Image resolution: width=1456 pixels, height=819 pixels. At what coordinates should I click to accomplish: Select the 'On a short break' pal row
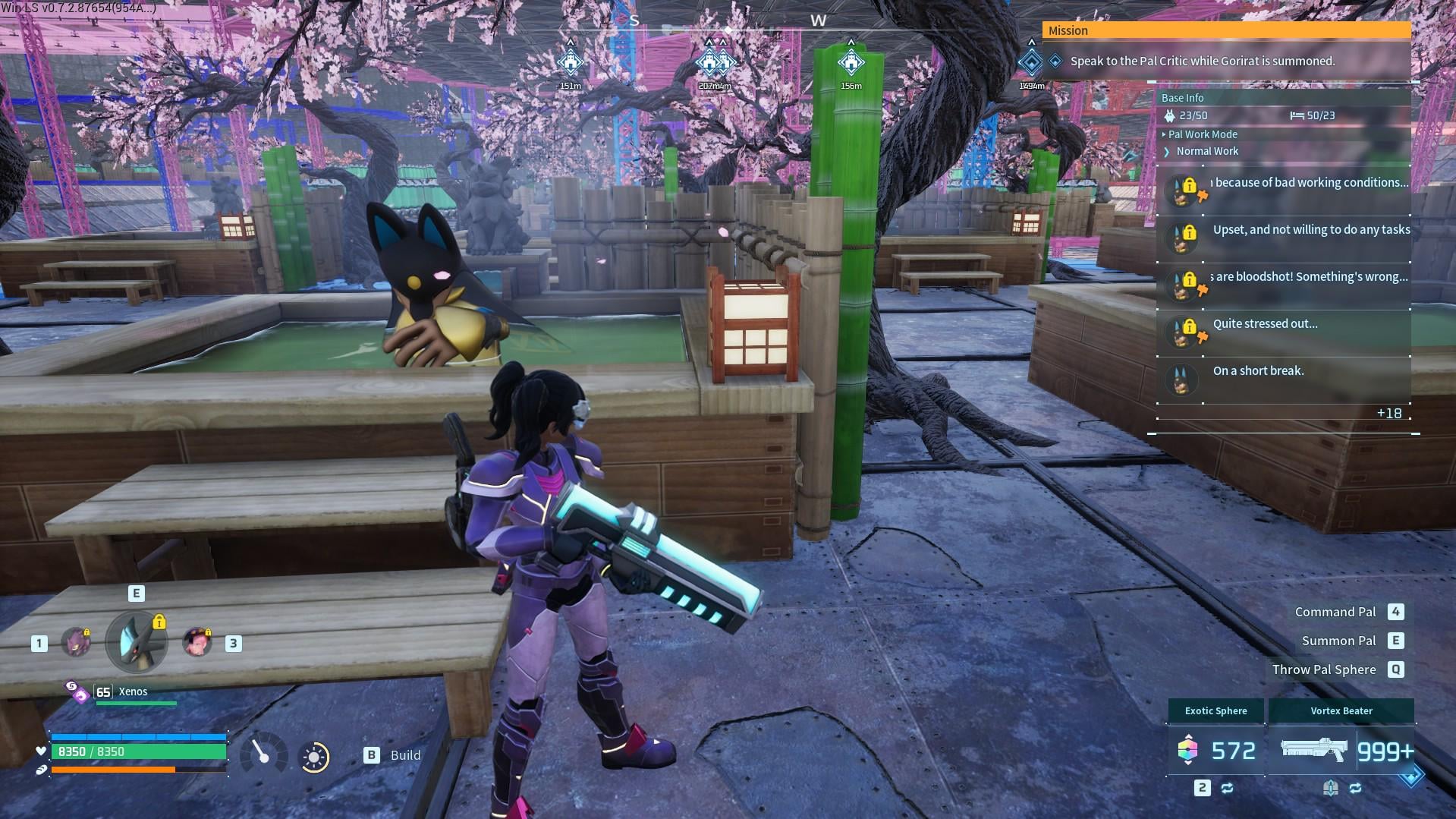point(1284,379)
